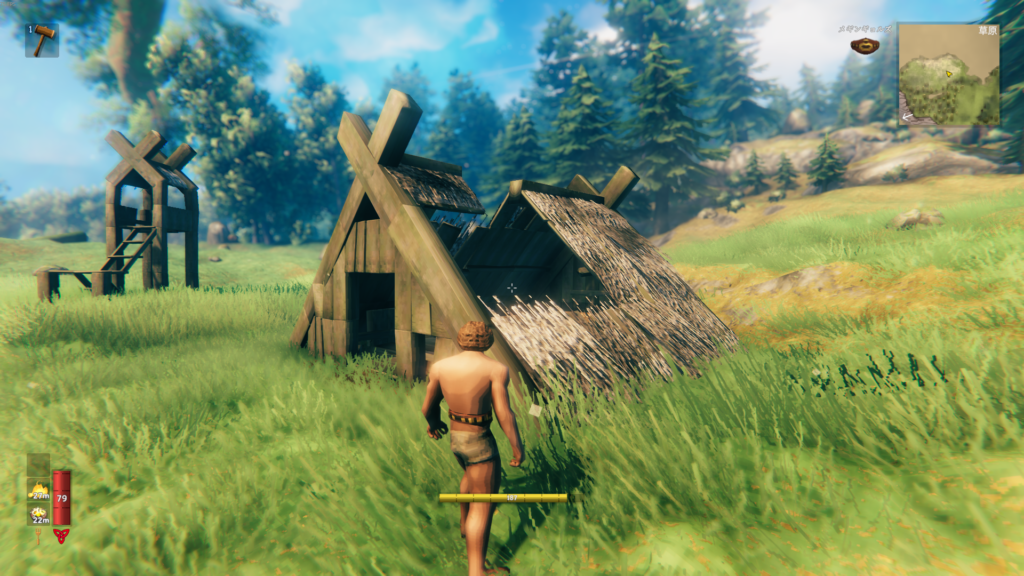This screenshot has height=576, width=1024.
Task: Click the food slot showing 27m
Action: coord(39,489)
